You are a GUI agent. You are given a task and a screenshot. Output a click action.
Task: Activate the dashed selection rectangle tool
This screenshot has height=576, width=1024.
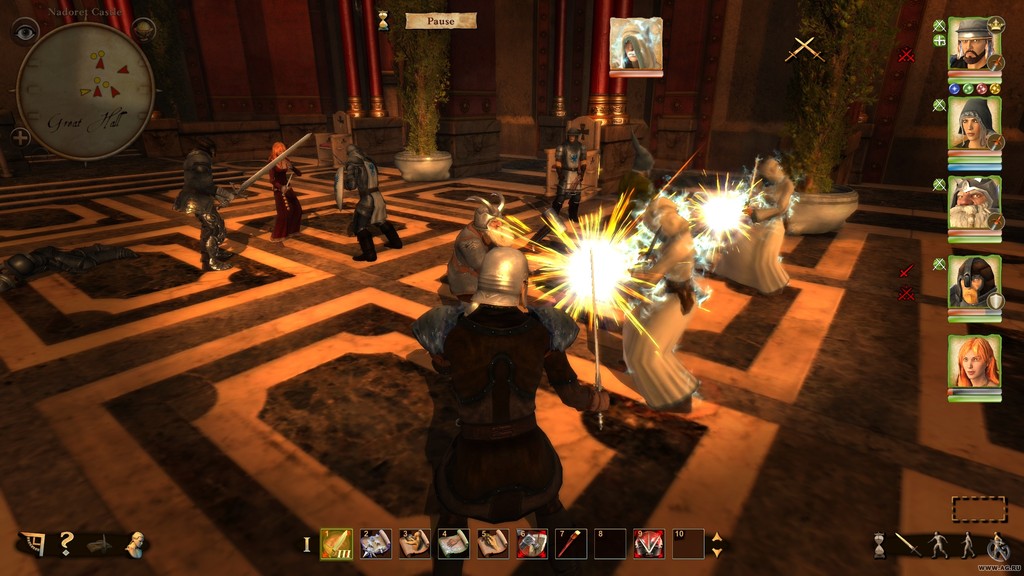pos(978,509)
